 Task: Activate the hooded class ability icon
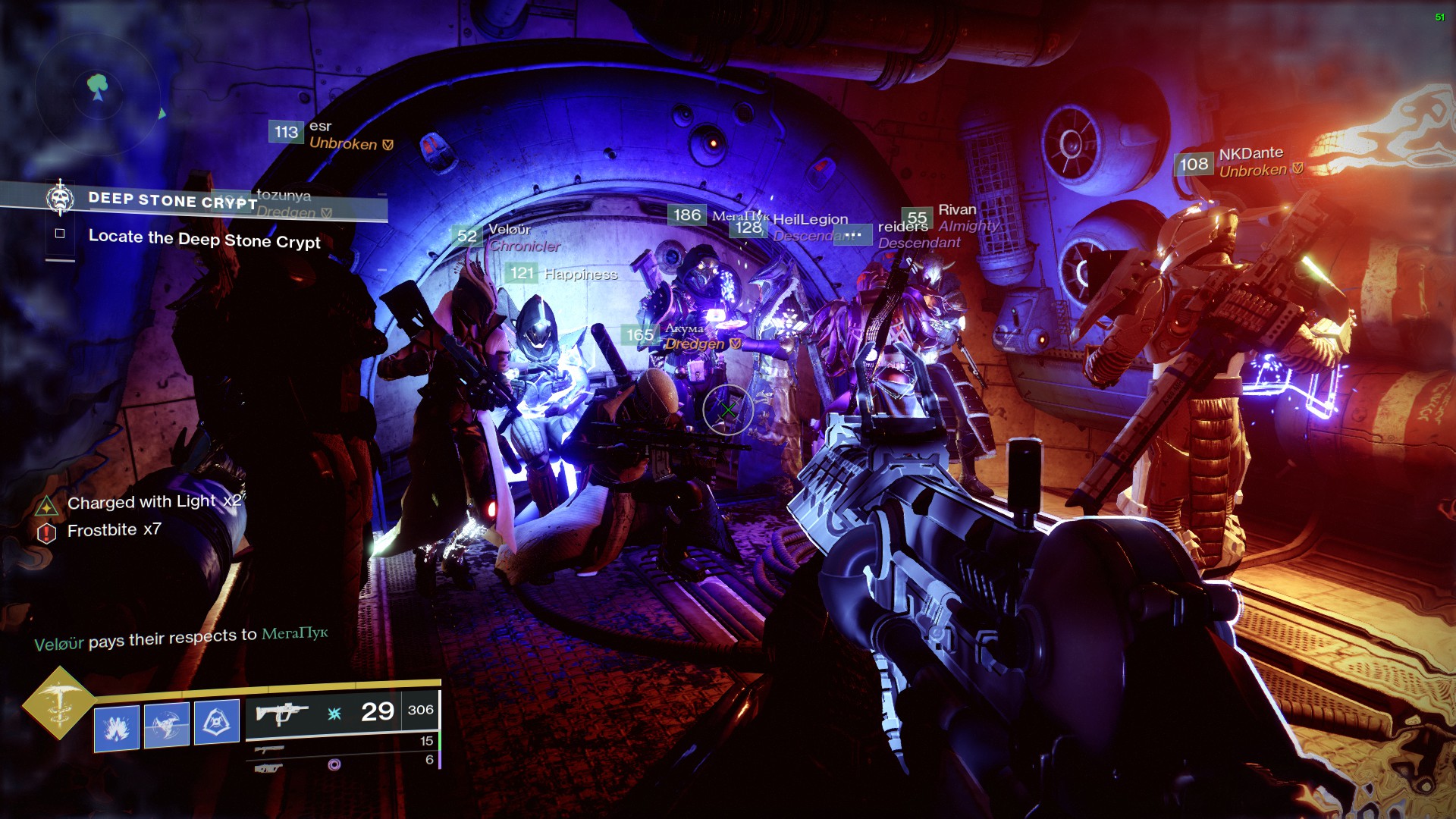pyautogui.click(x=217, y=722)
